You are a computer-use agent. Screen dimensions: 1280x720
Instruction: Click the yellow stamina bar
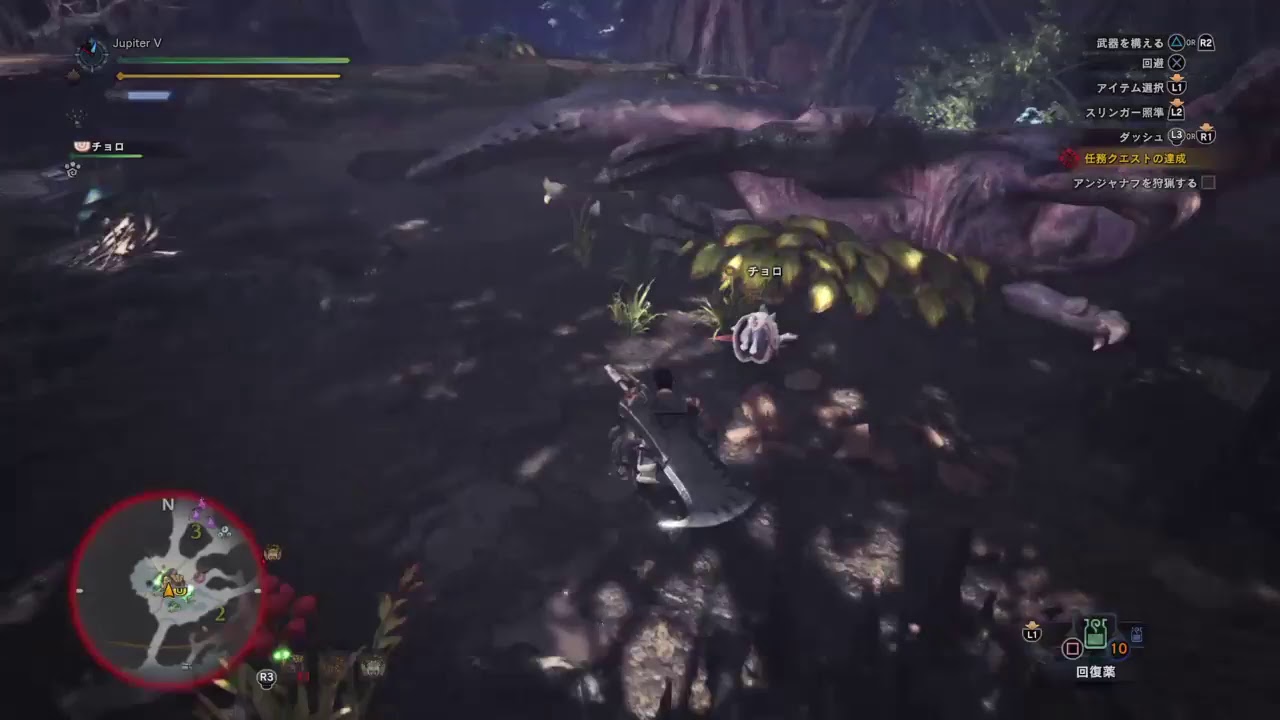coord(228,75)
